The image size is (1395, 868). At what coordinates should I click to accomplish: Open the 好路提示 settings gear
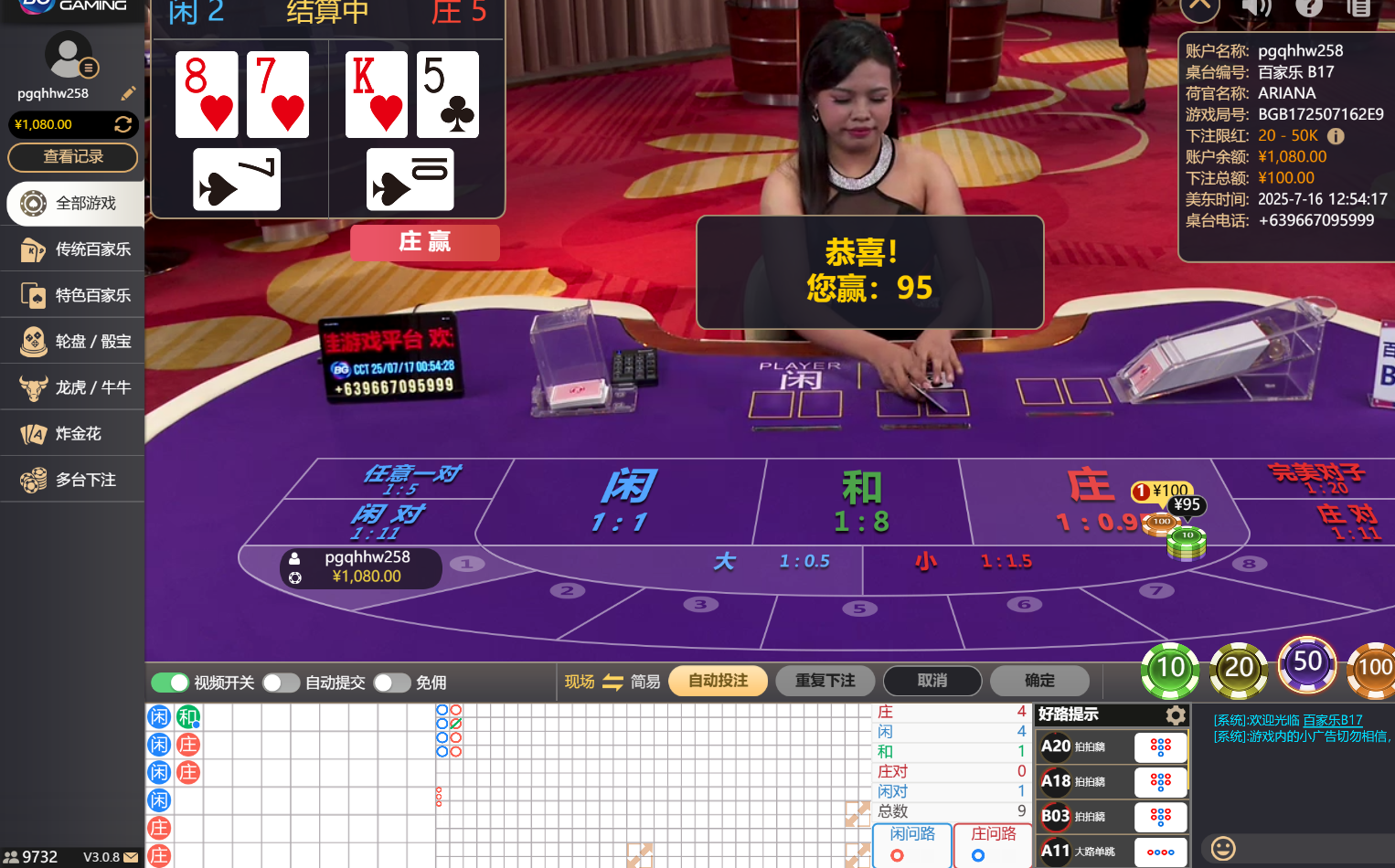point(1175,715)
